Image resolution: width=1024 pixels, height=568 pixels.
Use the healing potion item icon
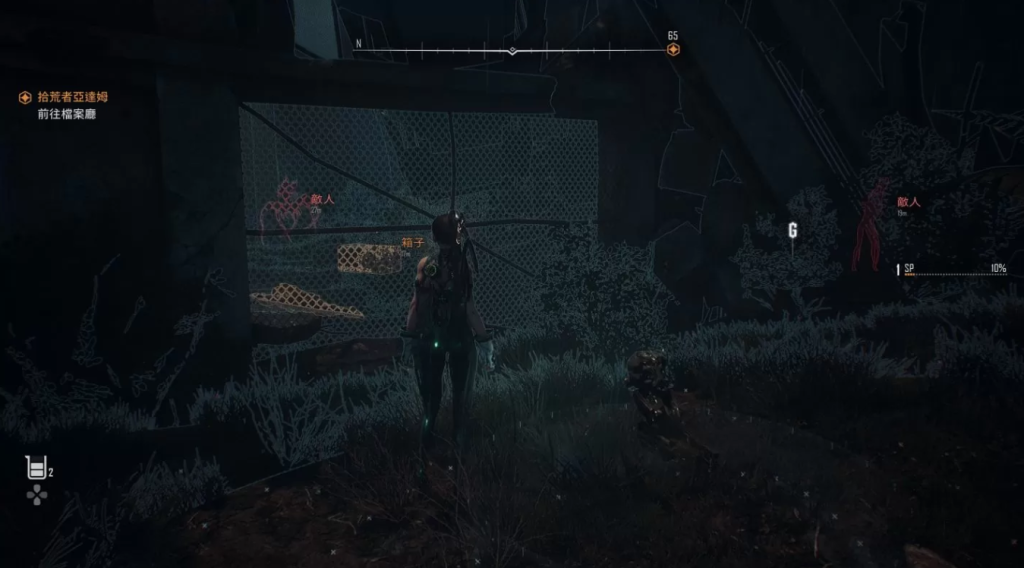[37, 467]
